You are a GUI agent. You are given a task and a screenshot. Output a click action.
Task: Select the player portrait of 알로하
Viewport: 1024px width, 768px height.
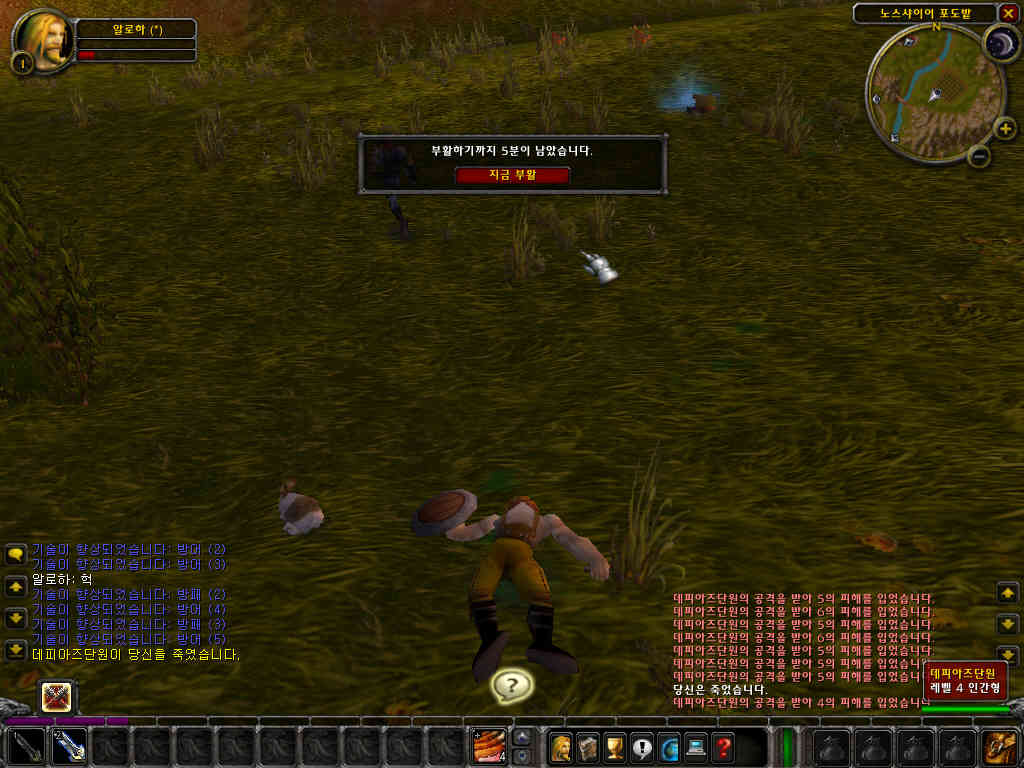click(44, 38)
